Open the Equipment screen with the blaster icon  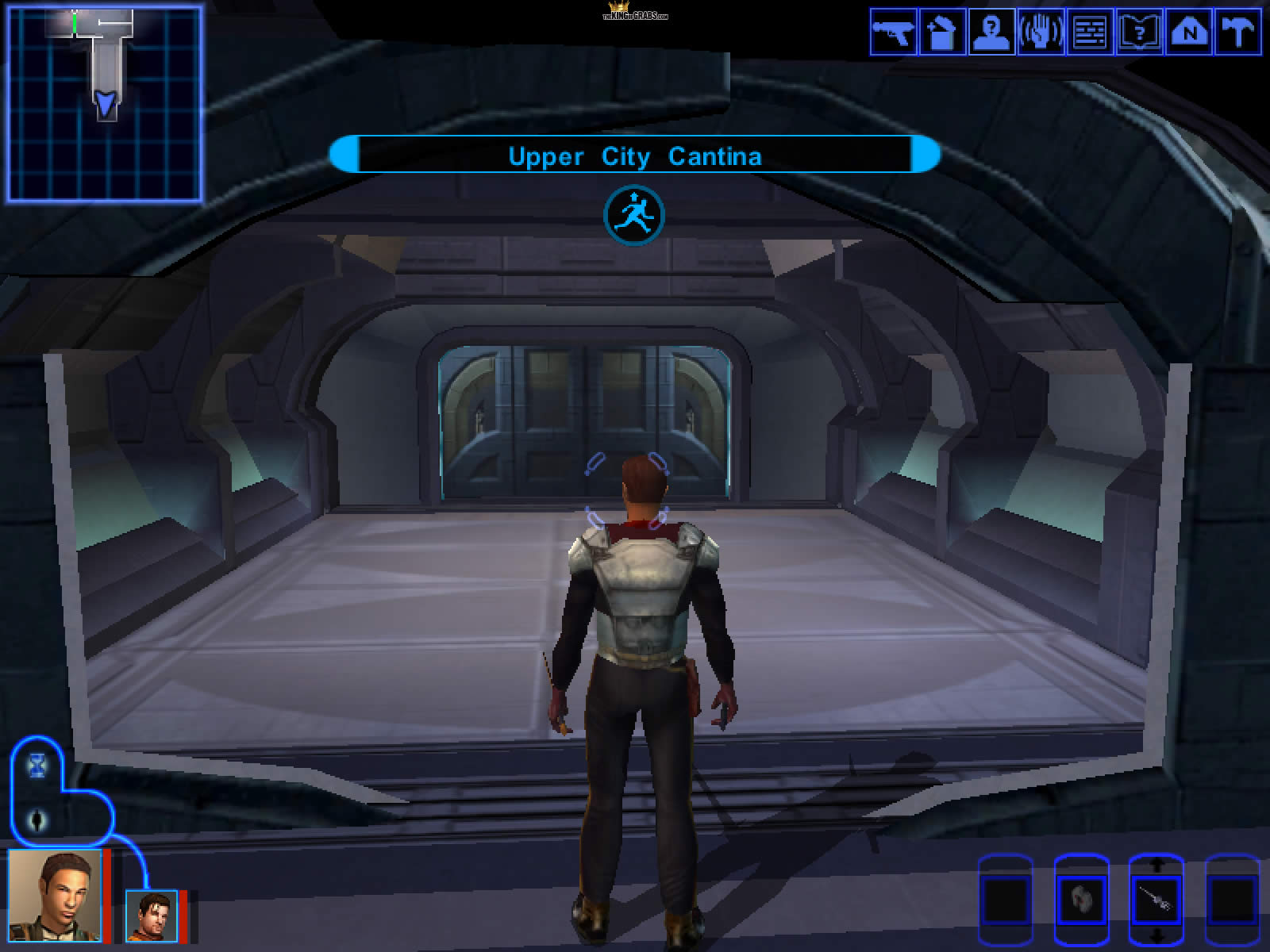tap(894, 33)
